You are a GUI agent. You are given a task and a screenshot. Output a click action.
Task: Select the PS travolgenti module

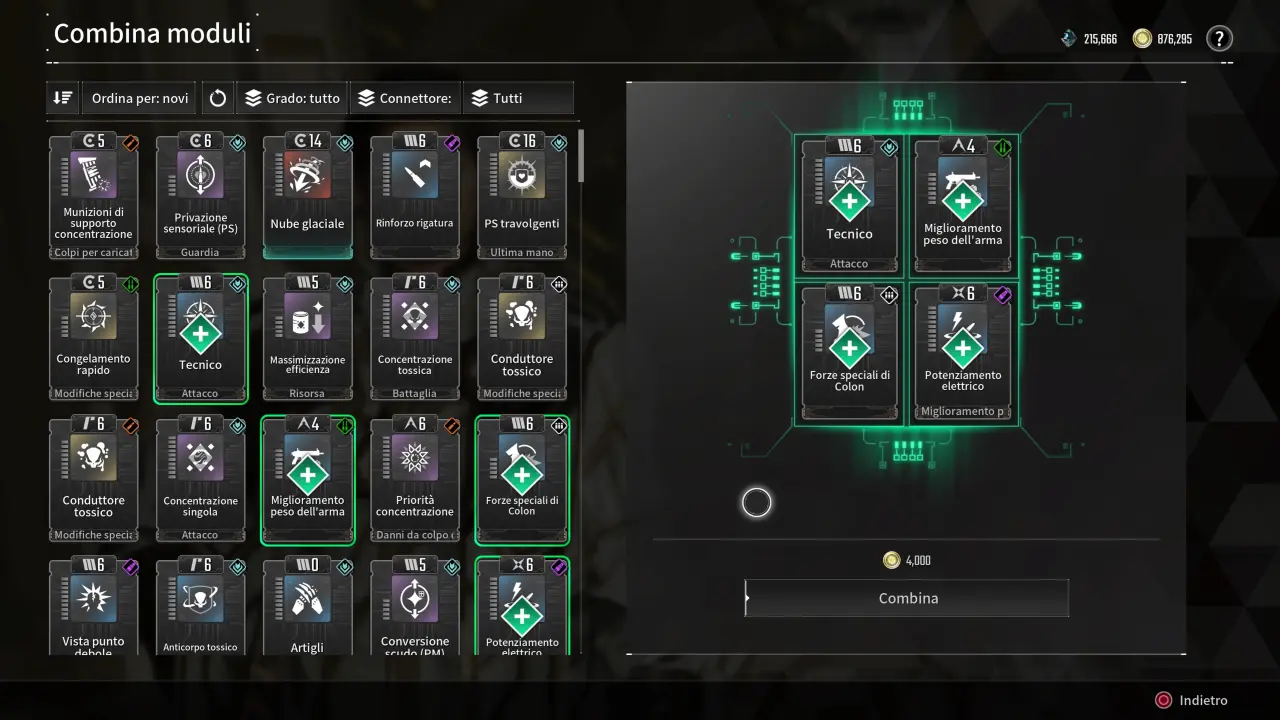point(522,197)
